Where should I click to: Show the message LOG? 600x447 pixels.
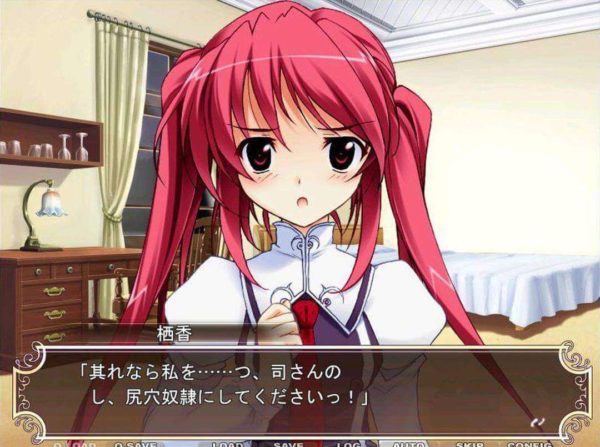[347, 443]
